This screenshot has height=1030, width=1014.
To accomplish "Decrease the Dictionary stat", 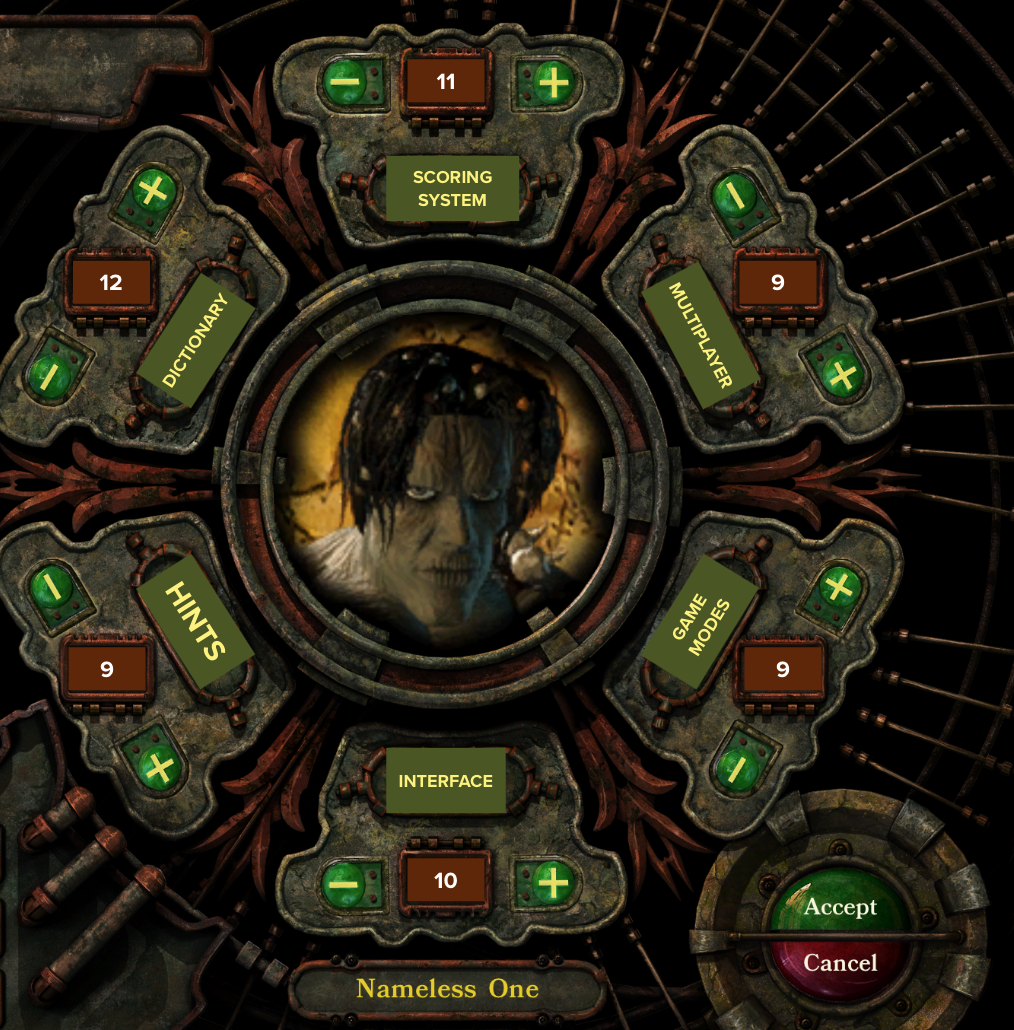I will [47, 374].
